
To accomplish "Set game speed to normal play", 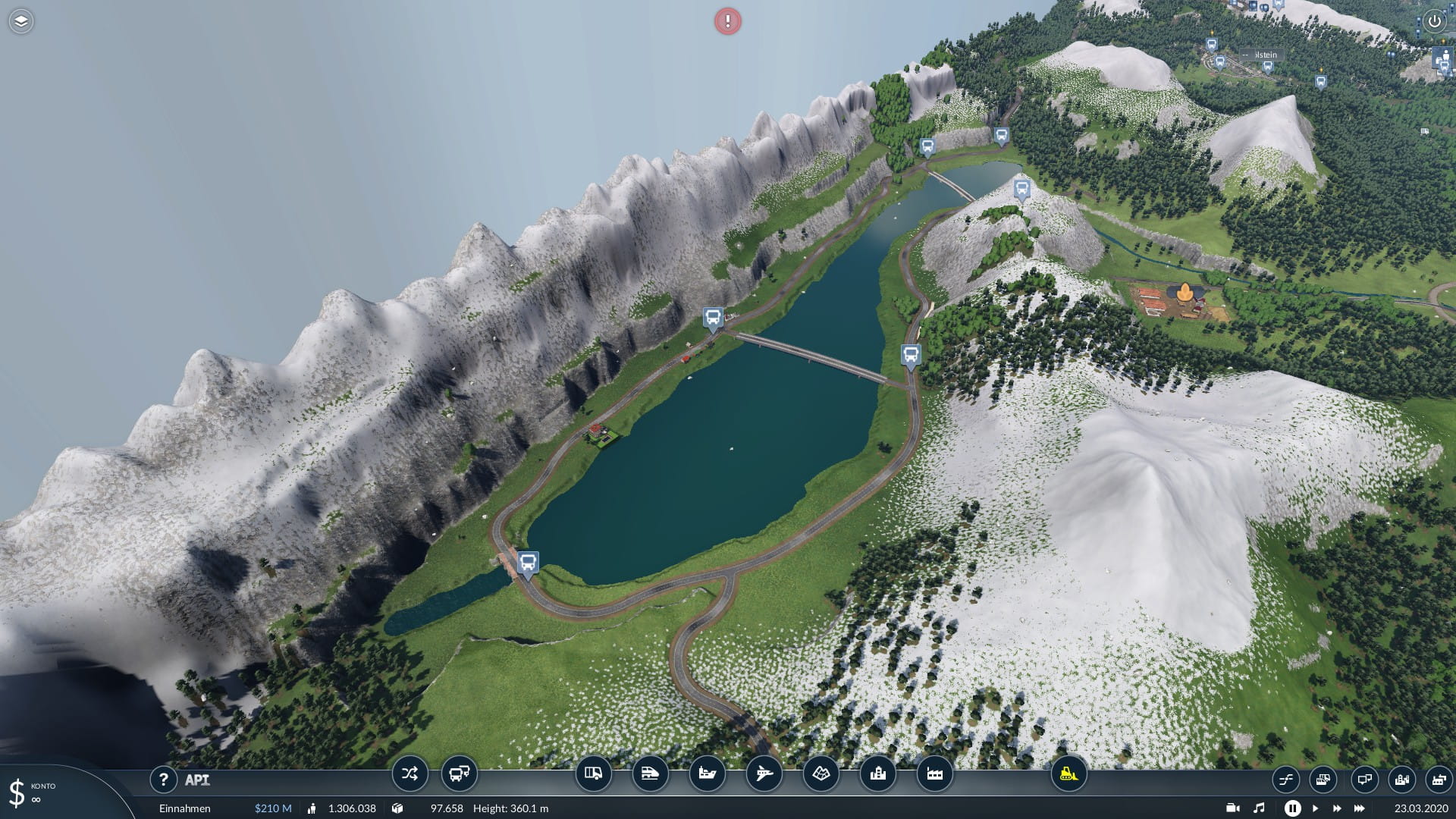I will 1315,808.
